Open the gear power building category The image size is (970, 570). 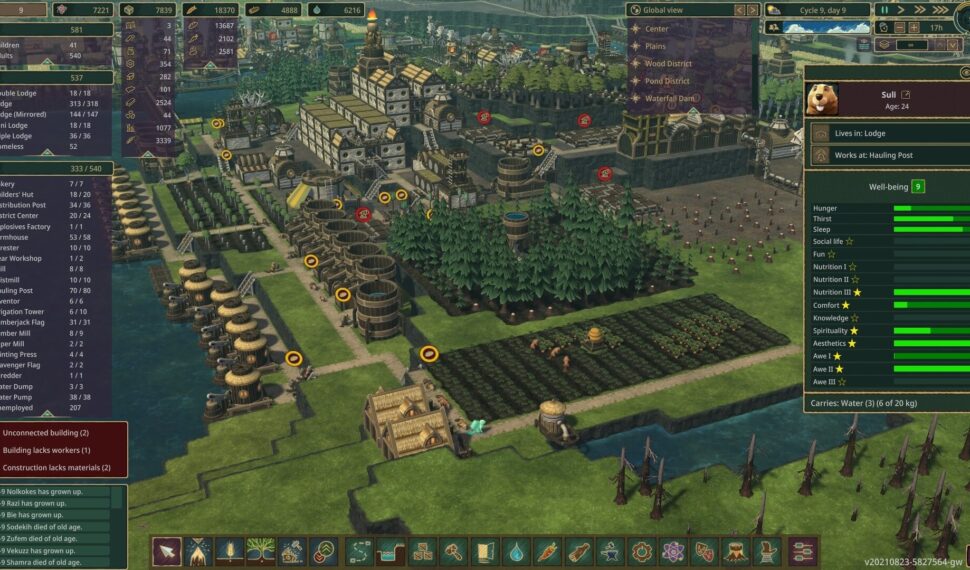click(x=641, y=551)
